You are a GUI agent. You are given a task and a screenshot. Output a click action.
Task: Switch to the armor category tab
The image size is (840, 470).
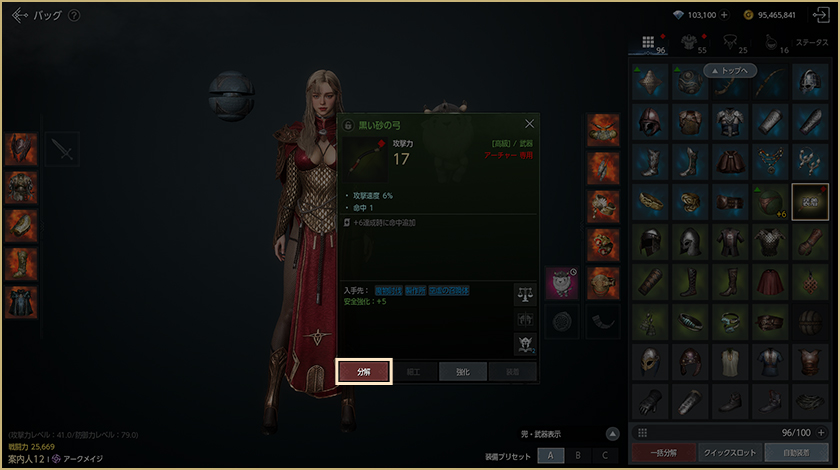pyautogui.click(x=690, y=42)
